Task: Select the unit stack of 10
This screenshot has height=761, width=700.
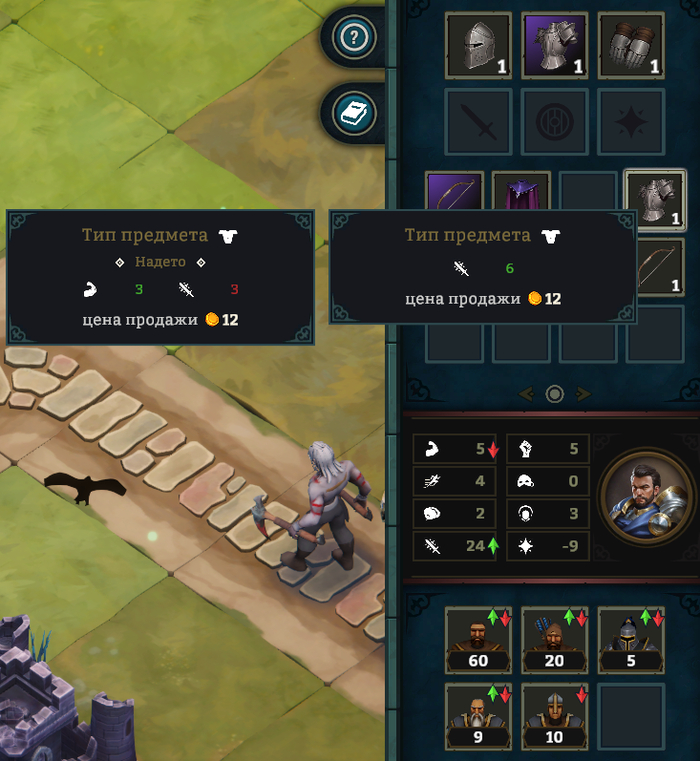Action: pos(554,715)
